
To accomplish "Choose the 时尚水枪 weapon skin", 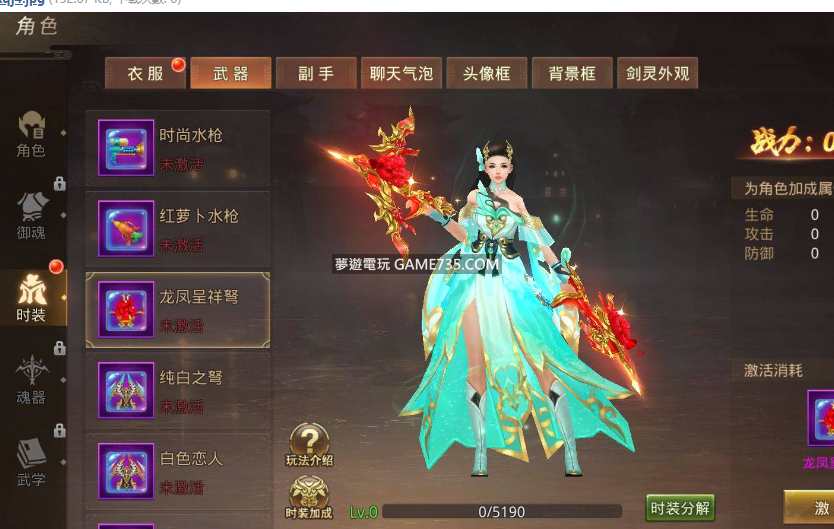I will [x=178, y=148].
